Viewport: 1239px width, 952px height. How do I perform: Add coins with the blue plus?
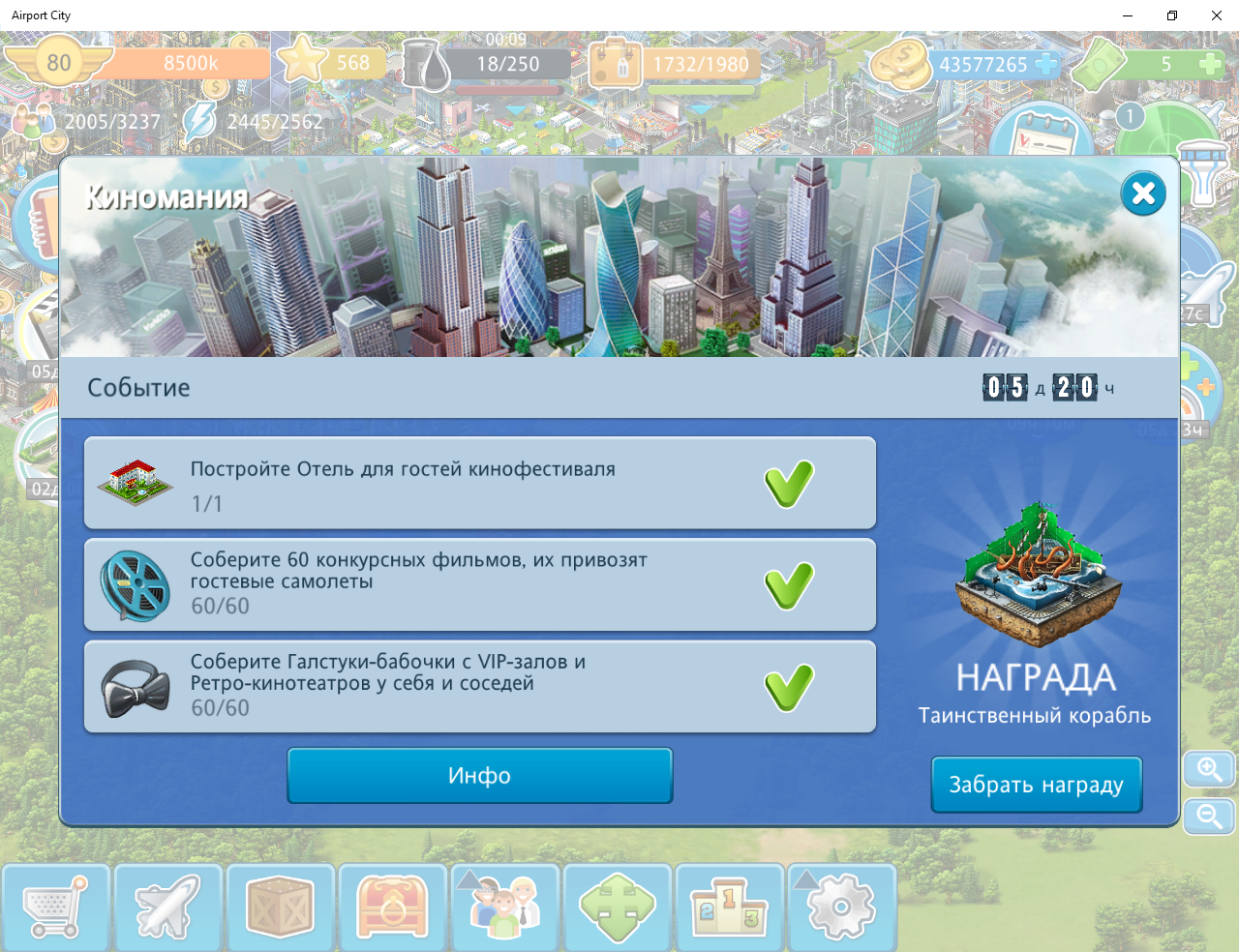tap(1046, 64)
